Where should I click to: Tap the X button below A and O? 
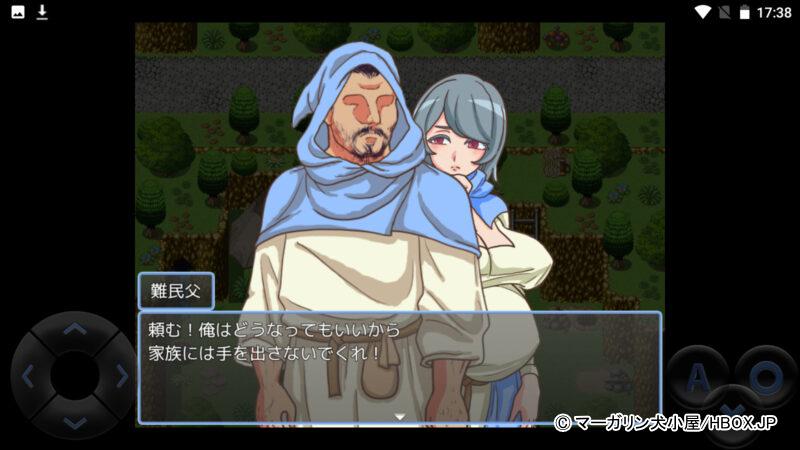[x=732, y=412]
